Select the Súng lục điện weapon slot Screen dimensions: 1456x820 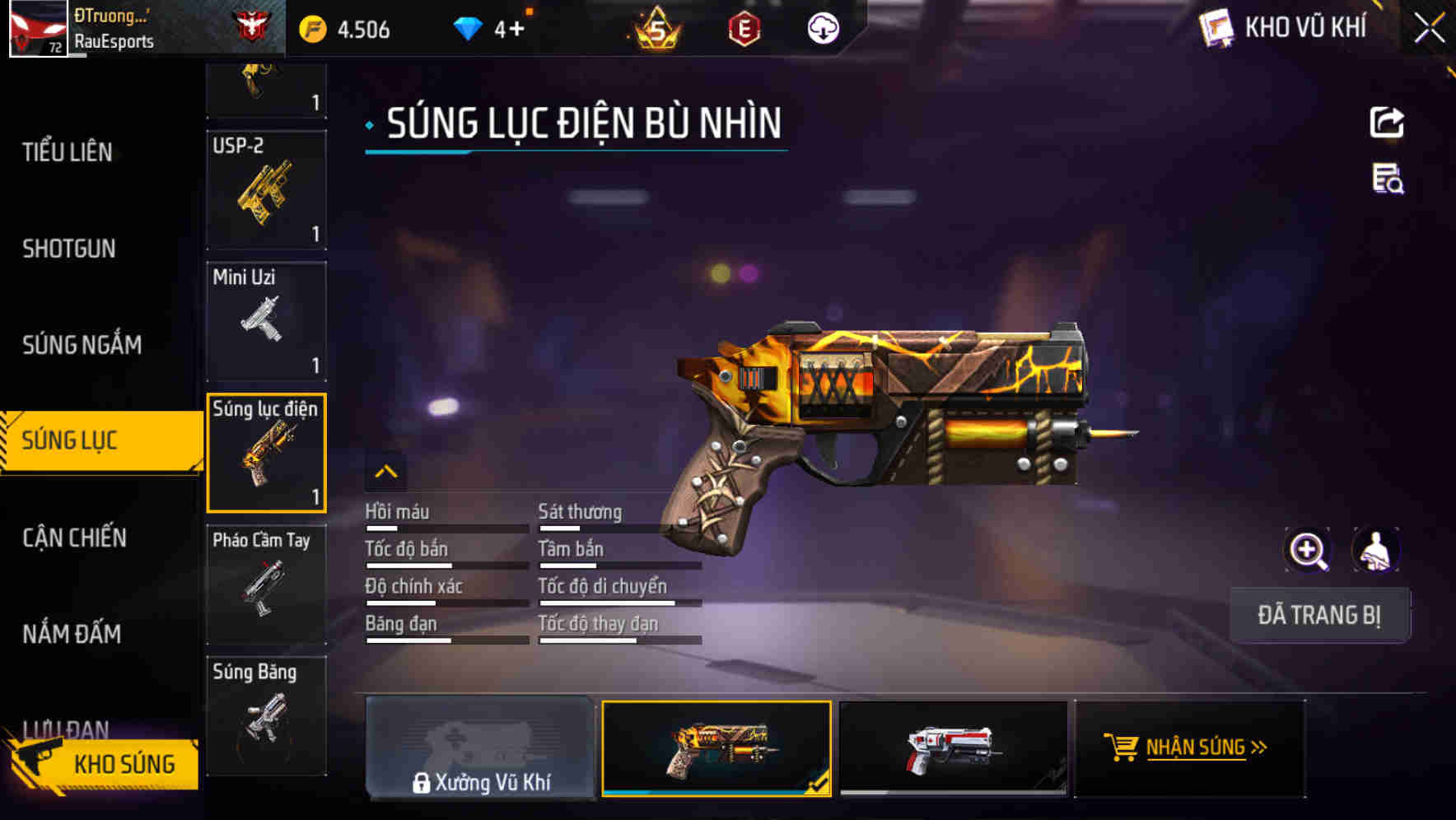[x=266, y=452]
